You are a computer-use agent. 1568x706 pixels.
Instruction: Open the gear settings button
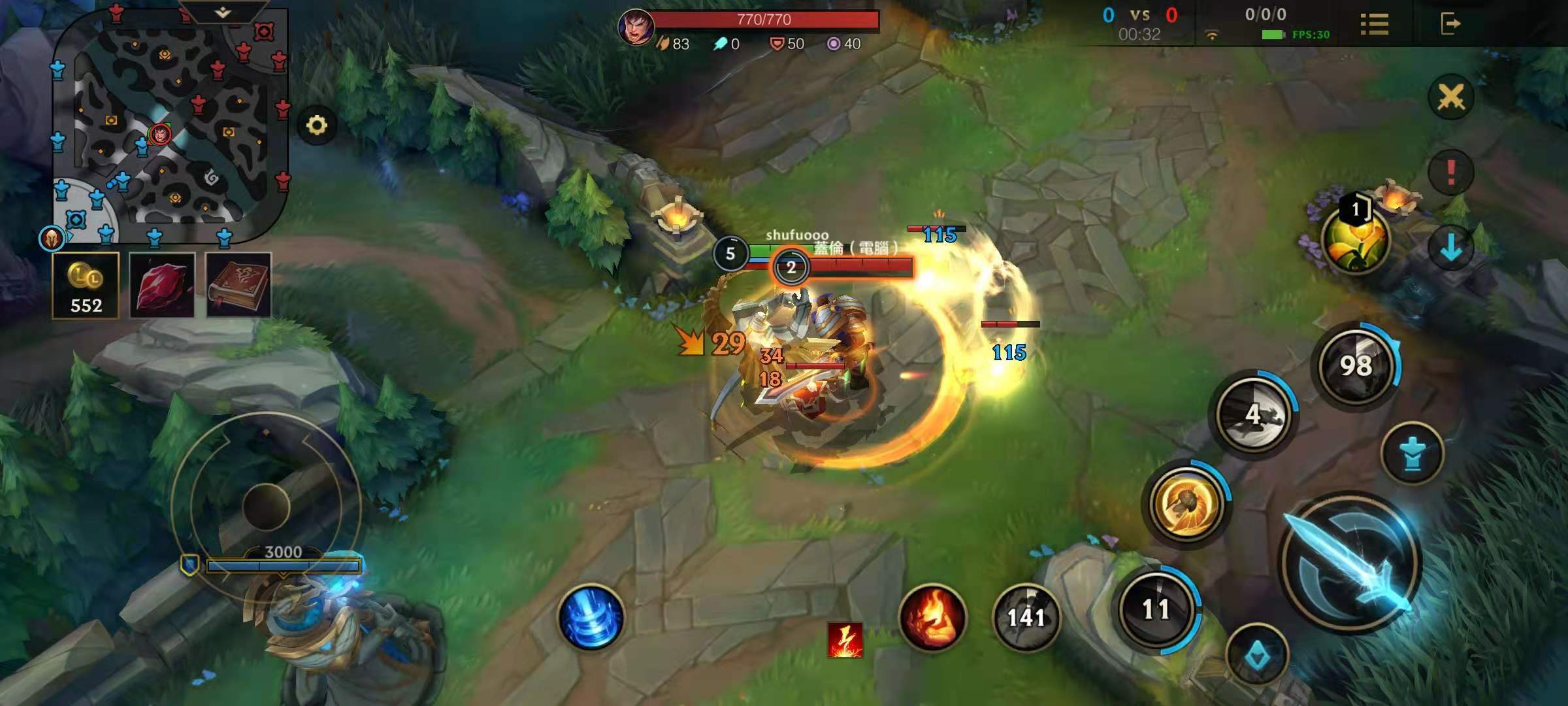pos(317,125)
